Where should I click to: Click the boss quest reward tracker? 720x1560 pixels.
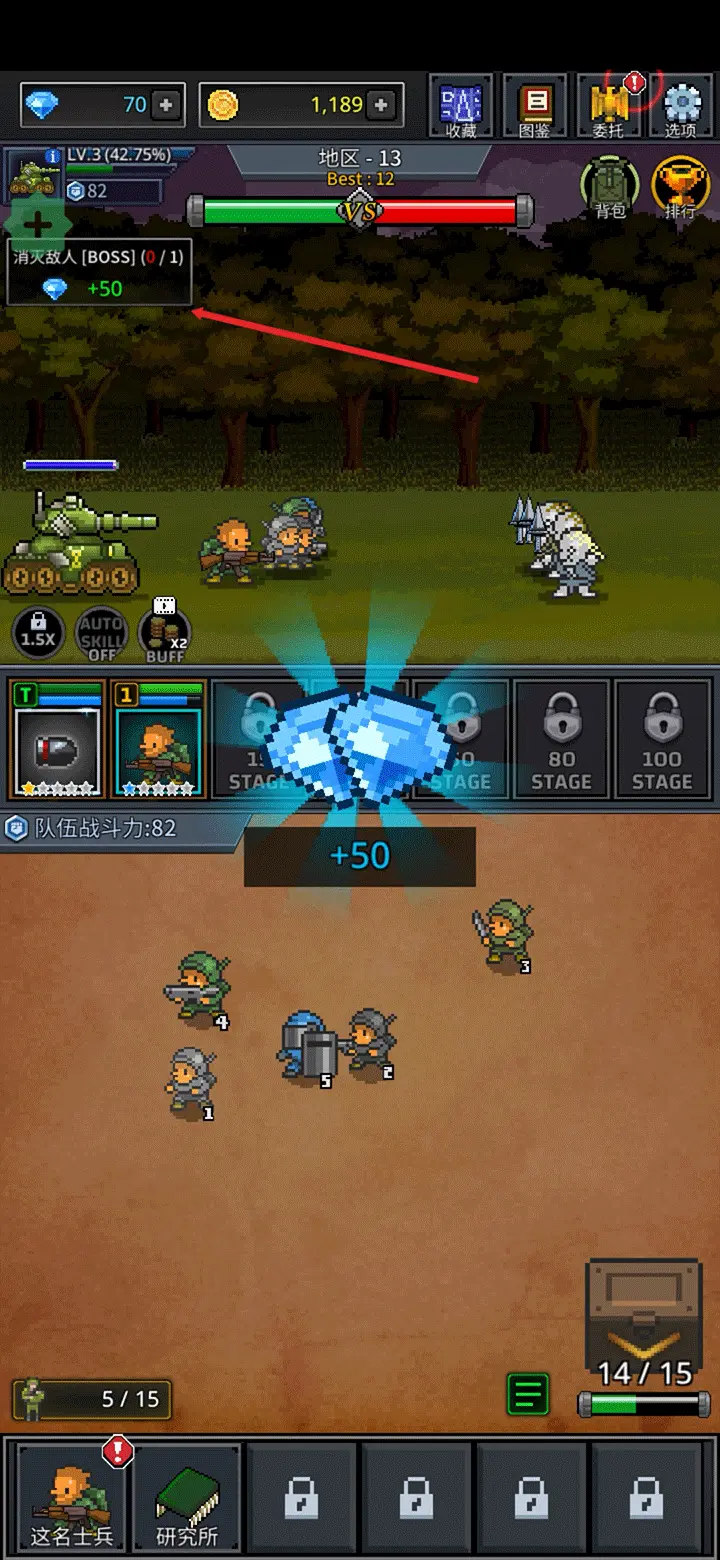pos(99,272)
